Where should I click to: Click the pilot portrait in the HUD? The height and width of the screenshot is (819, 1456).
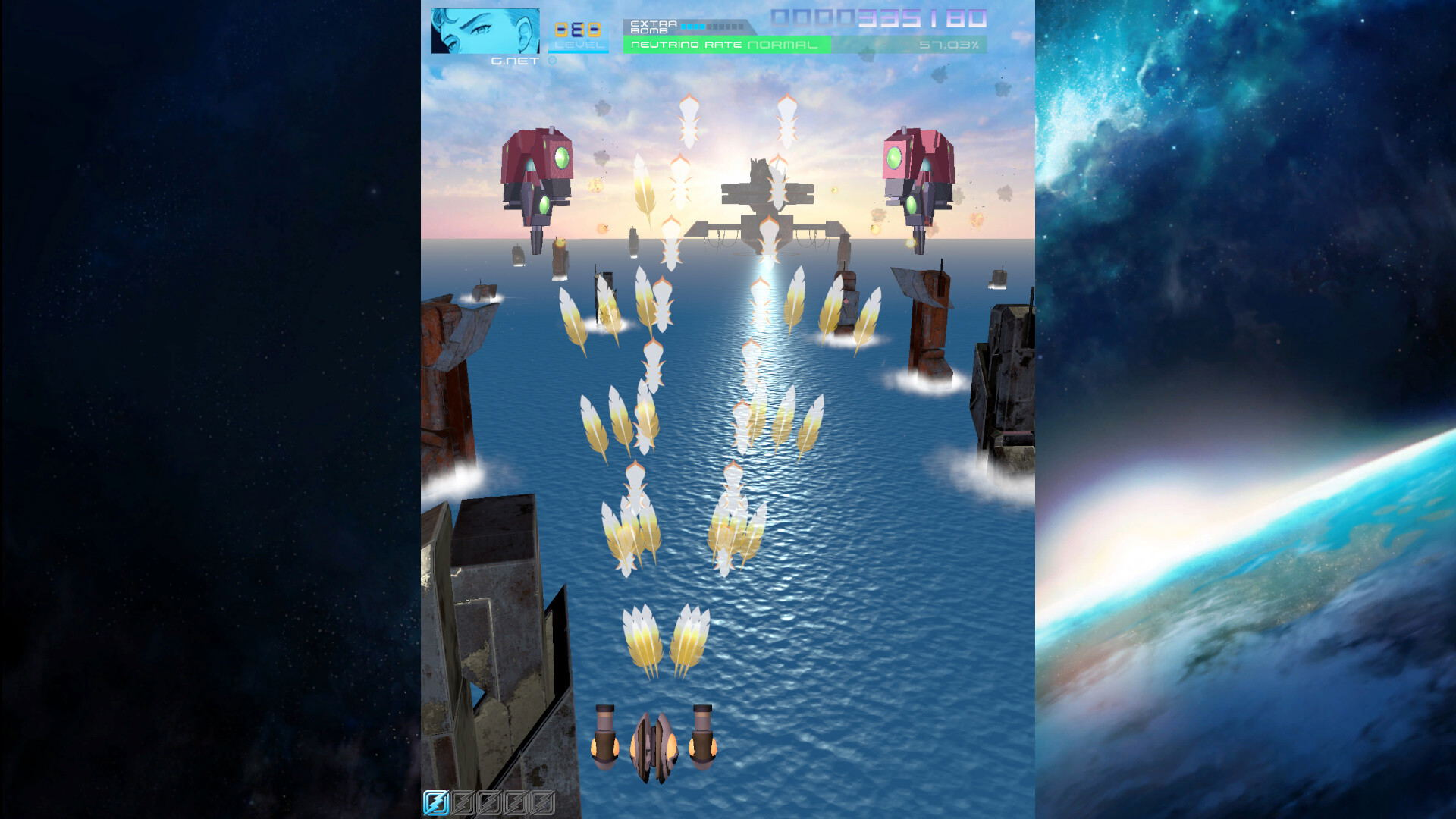pyautogui.click(x=485, y=32)
